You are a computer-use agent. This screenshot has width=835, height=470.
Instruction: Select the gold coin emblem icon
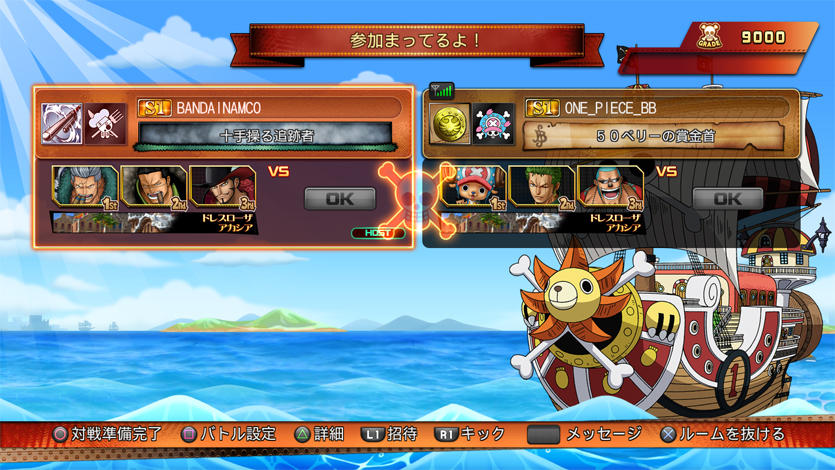click(x=449, y=124)
